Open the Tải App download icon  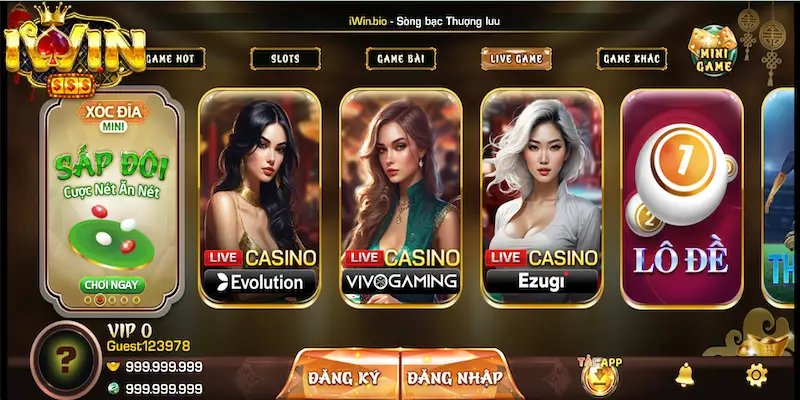pos(597,374)
